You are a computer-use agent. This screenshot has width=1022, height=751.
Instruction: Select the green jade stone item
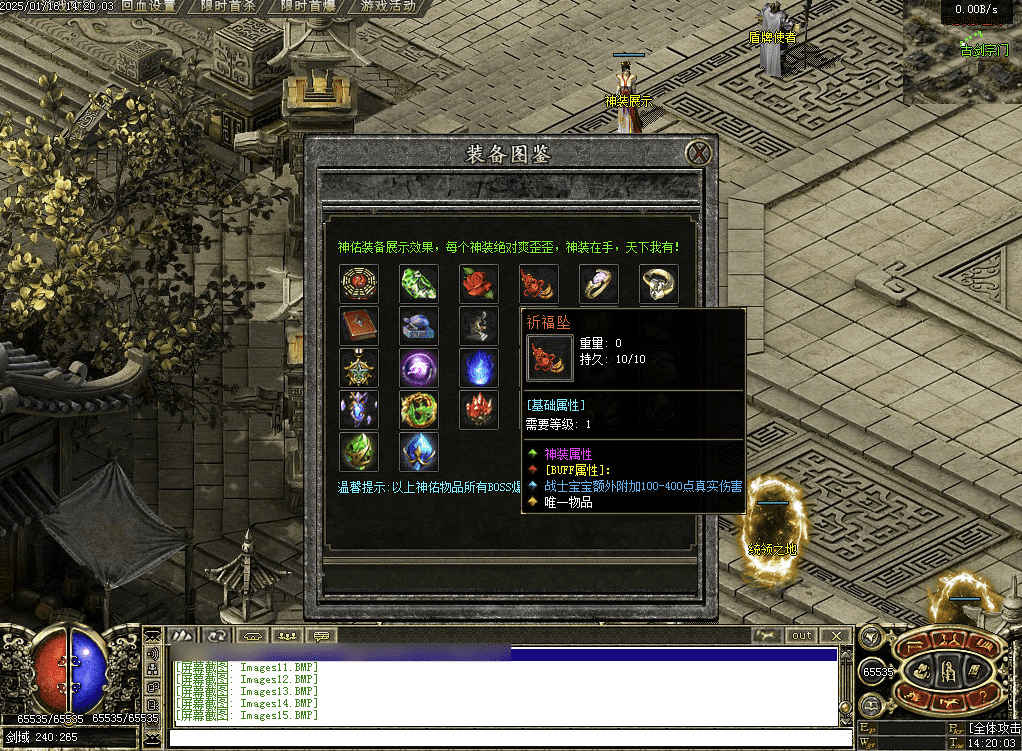tap(419, 284)
